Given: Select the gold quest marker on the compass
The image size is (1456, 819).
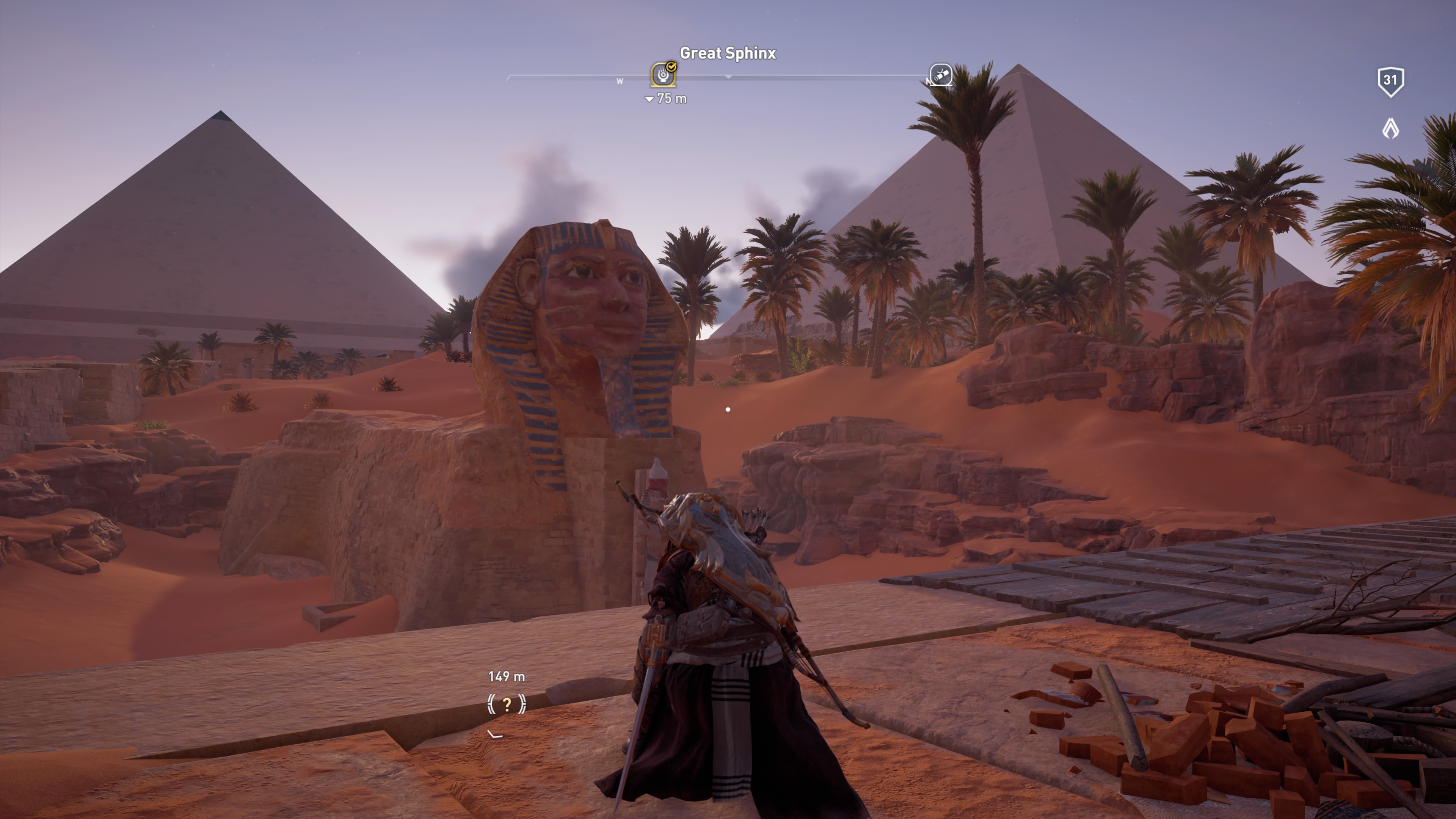Looking at the screenshot, I should [x=663, y=75].
